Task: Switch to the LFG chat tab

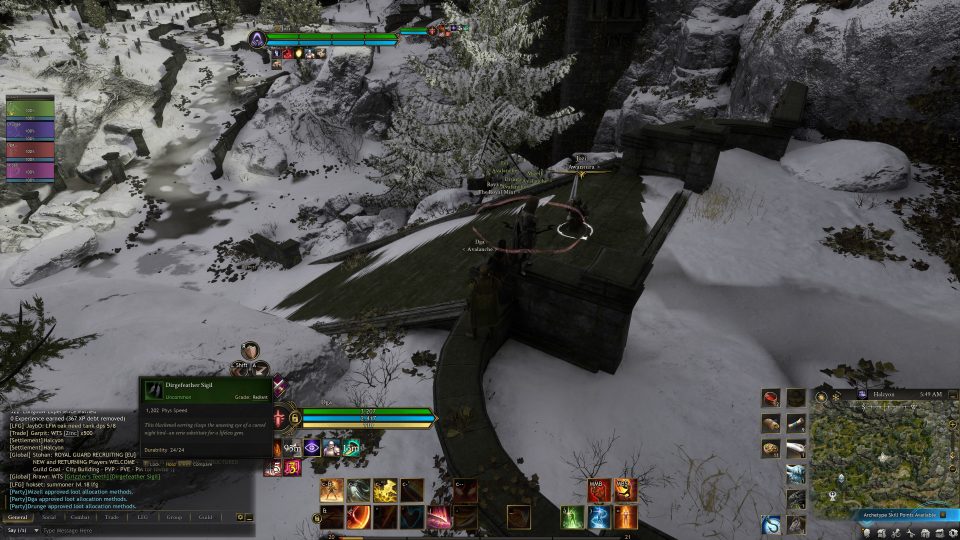Action: [142, 517]
